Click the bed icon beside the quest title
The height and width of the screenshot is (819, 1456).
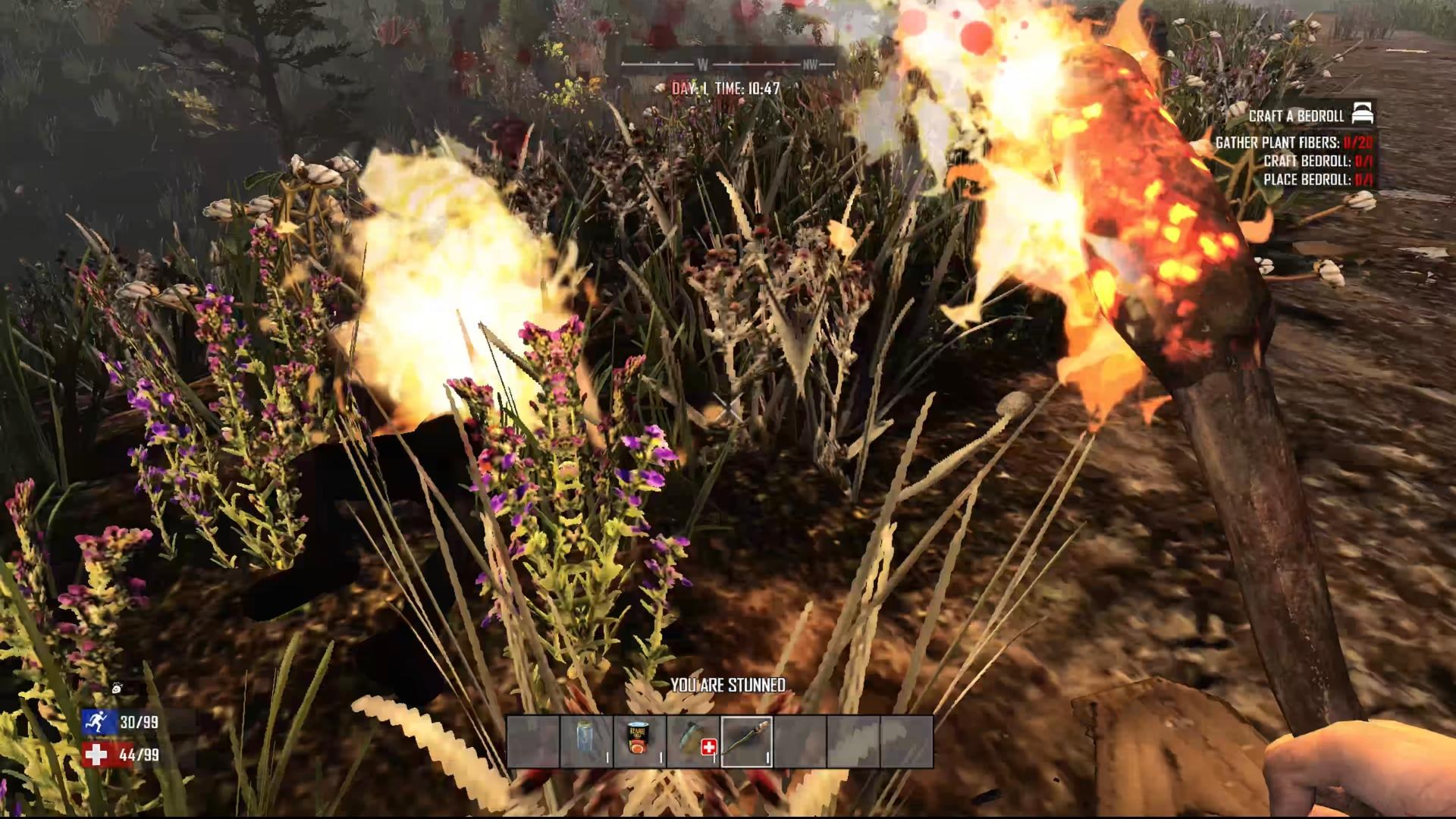tap(1363, 115)
